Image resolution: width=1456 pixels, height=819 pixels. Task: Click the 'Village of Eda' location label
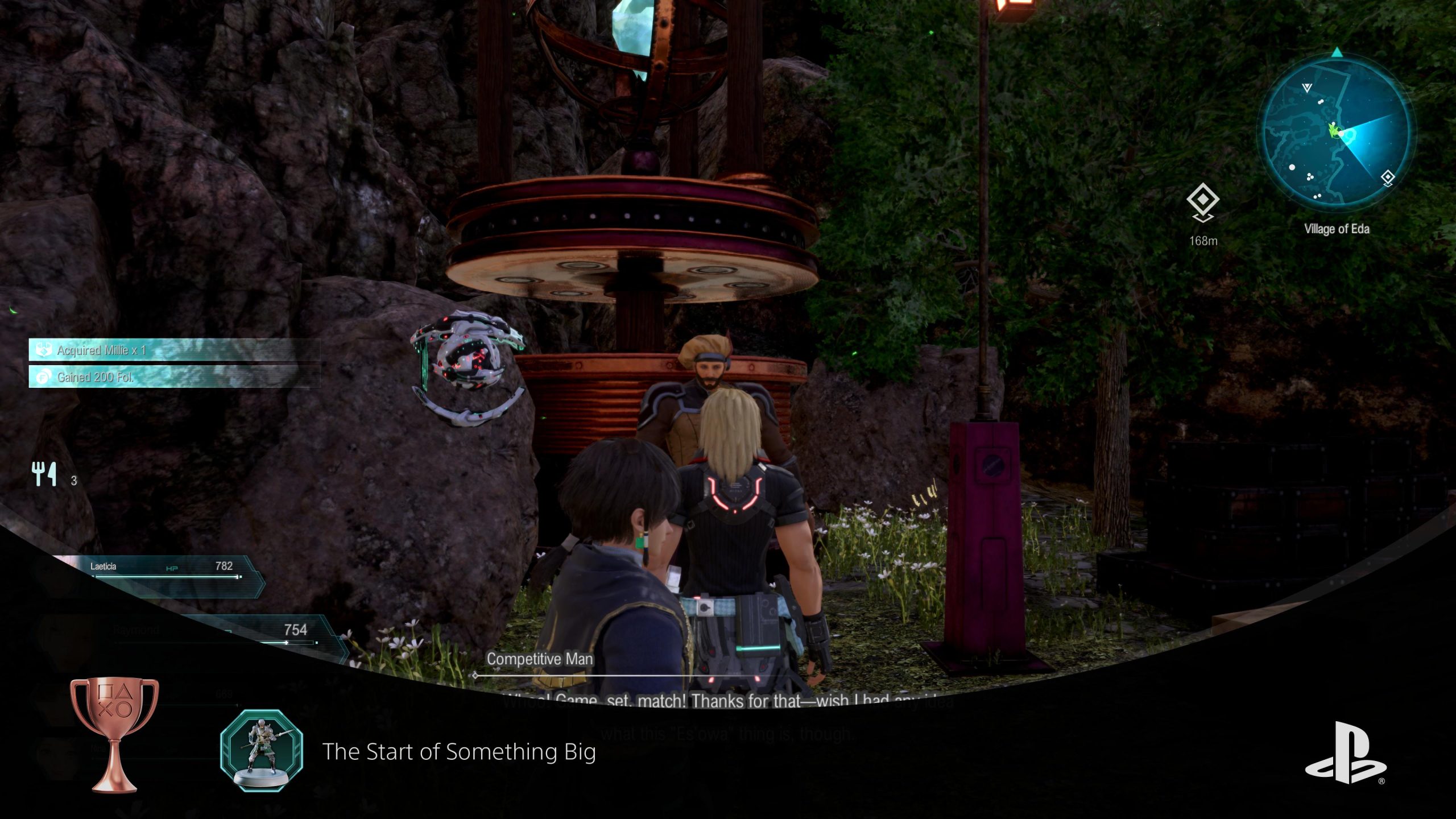[x=1337, y=229]
